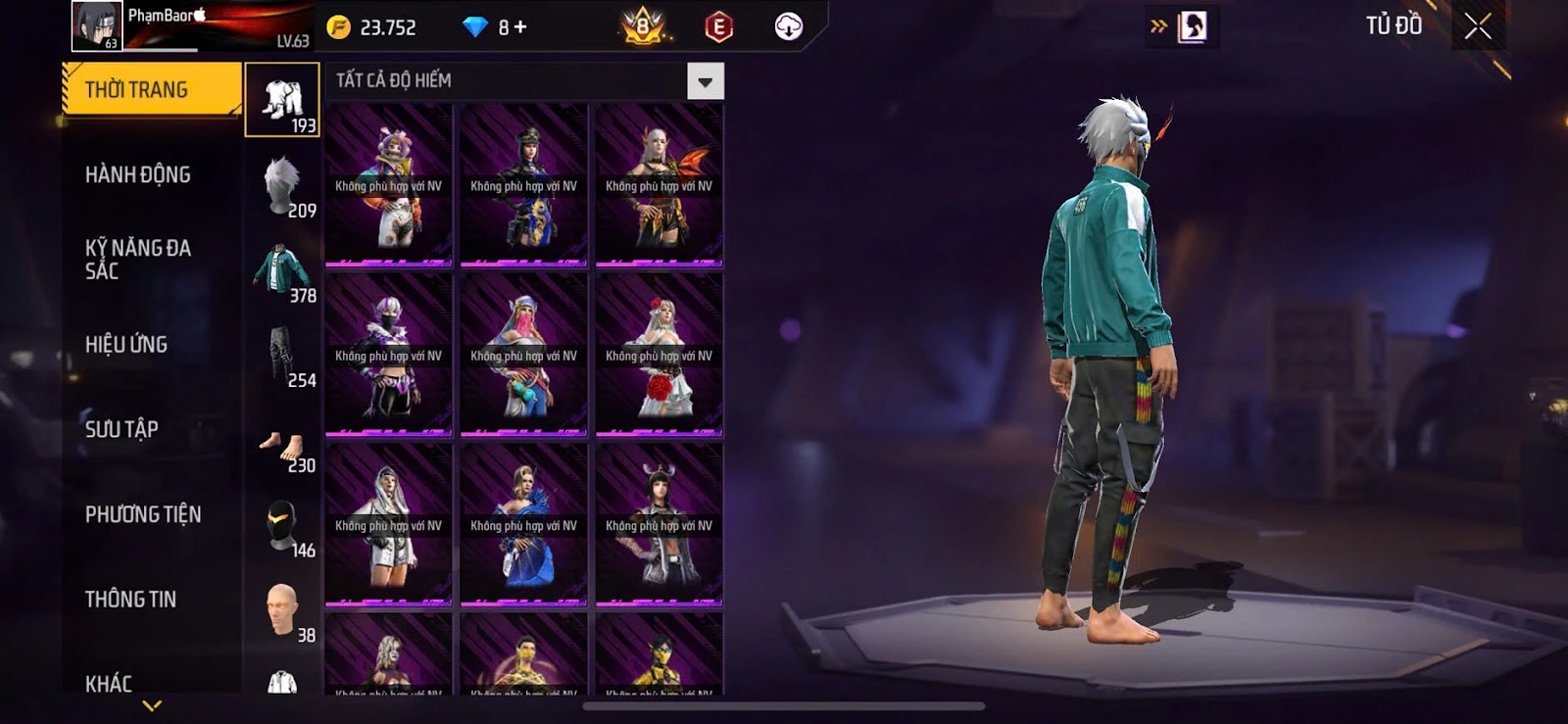
Task: Select the KỸ NĂNG ĐA SẮC tab
Action: coord(138,260)
